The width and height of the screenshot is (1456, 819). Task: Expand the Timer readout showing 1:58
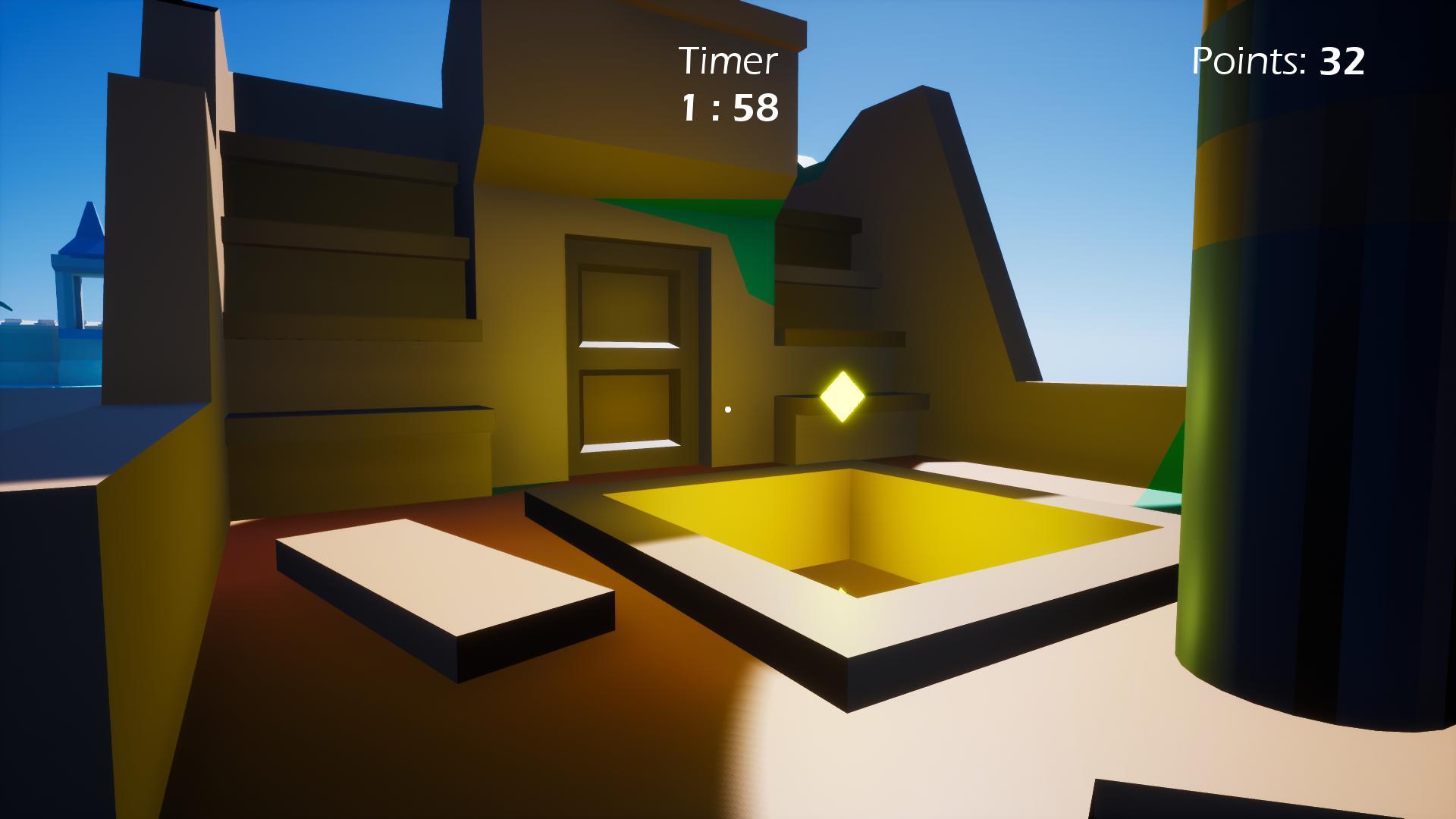[730, 109]
